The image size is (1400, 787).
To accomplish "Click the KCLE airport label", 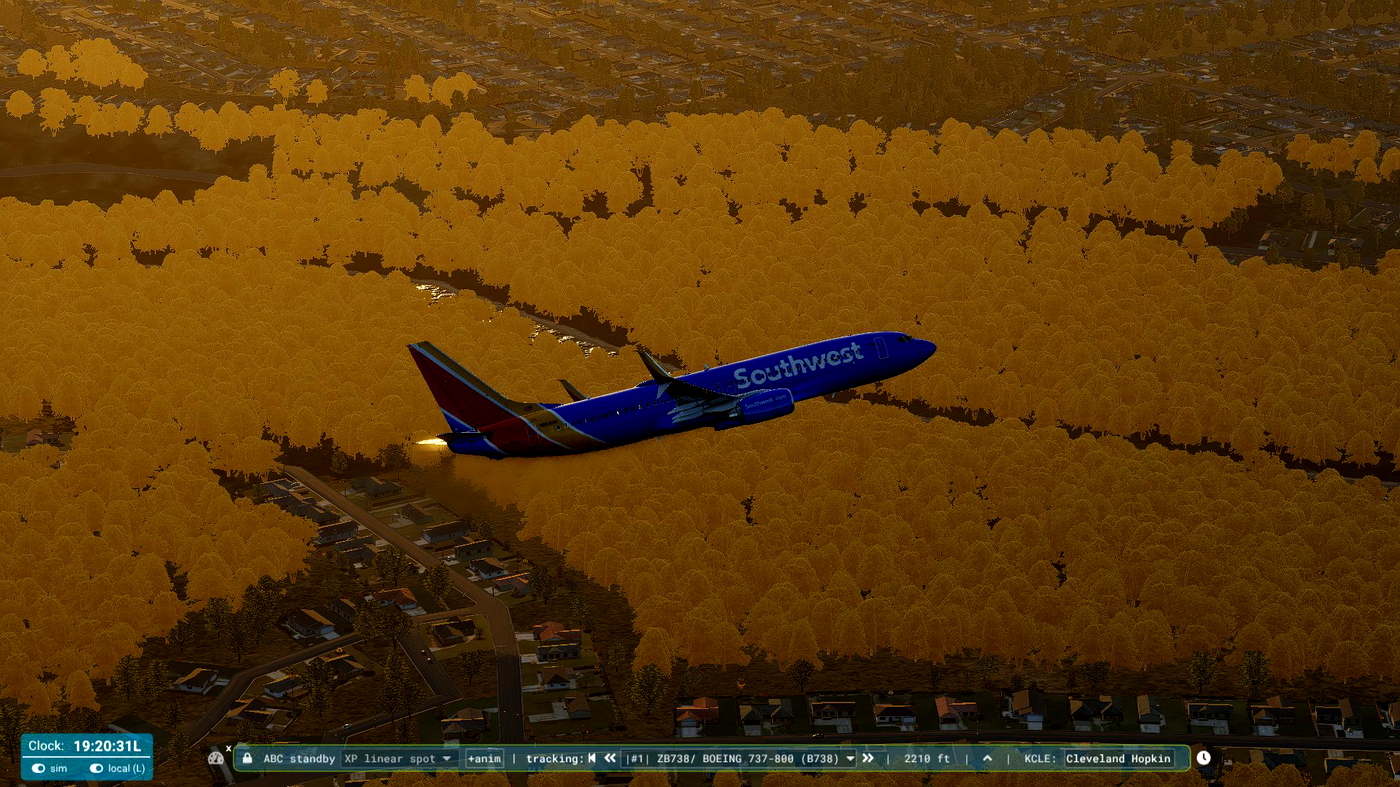I will pyautogui.click(x=1040, y=758).
